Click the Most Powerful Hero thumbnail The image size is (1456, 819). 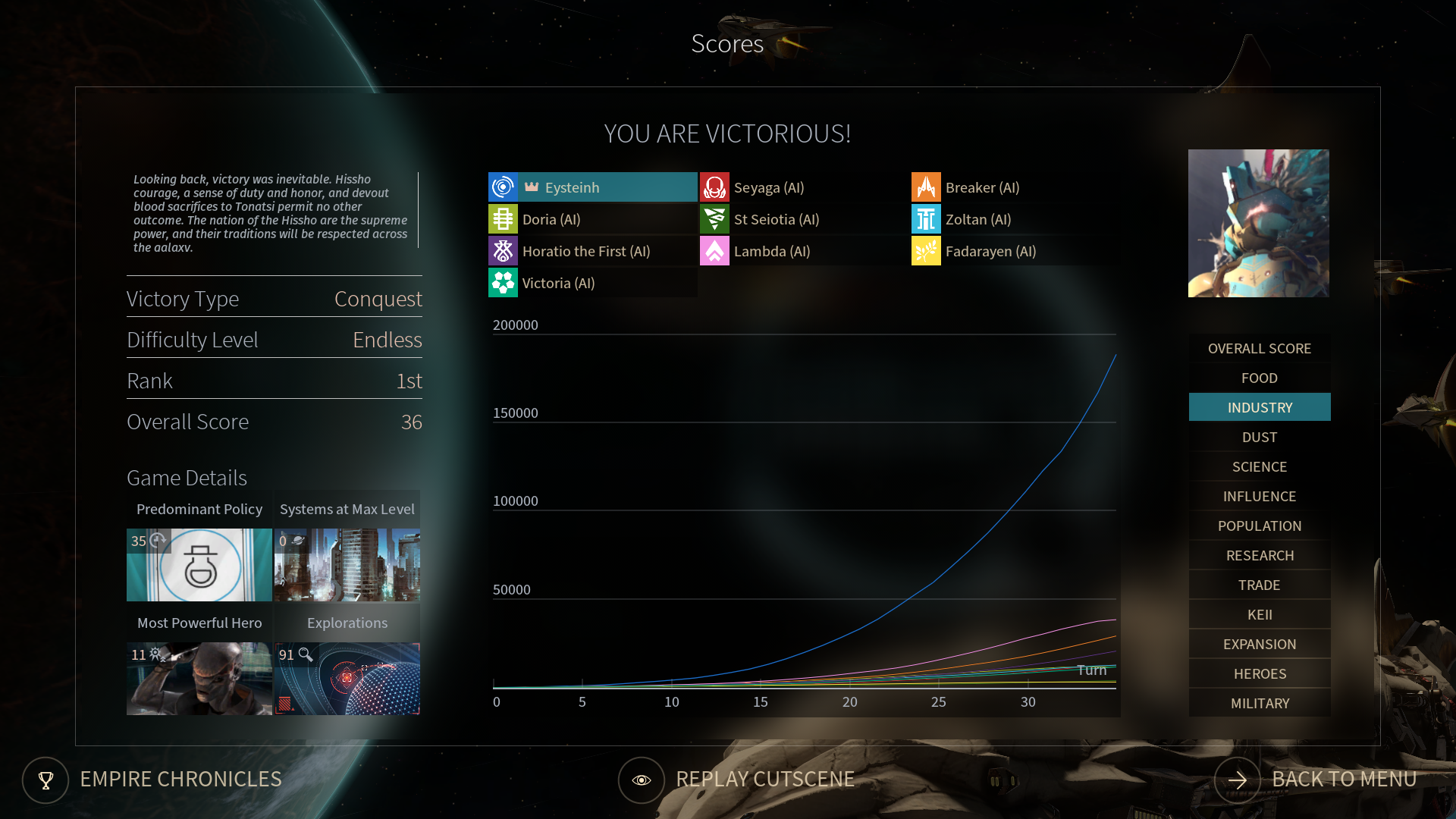pyautogui.click(x=199, y=679)
